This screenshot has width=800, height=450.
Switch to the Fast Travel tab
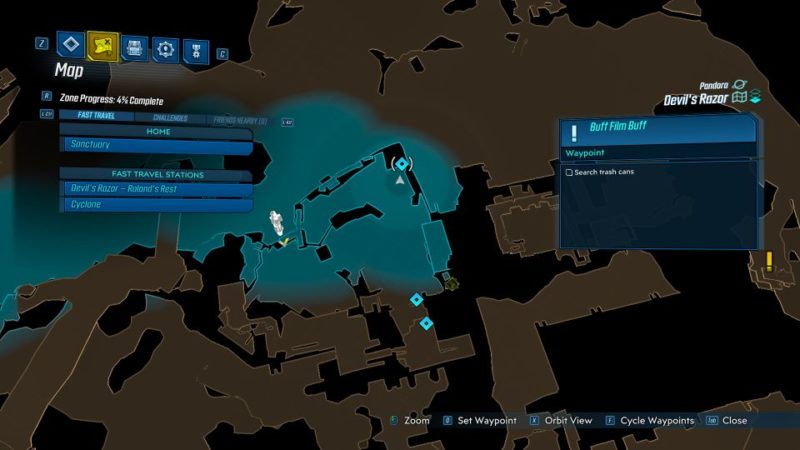click(x=88, y=118)
